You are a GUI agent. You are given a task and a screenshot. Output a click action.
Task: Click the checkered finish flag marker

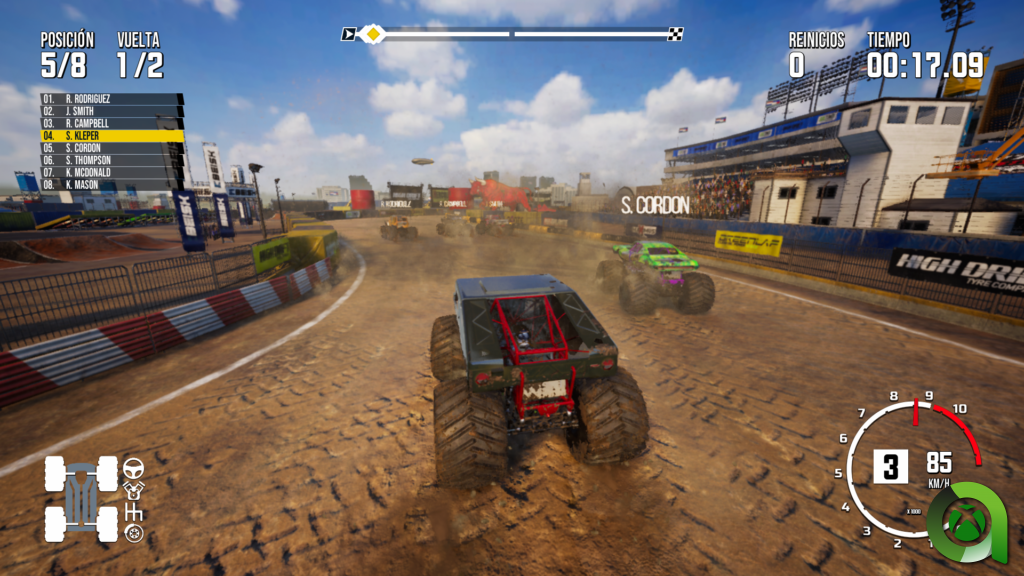[675, 34]
